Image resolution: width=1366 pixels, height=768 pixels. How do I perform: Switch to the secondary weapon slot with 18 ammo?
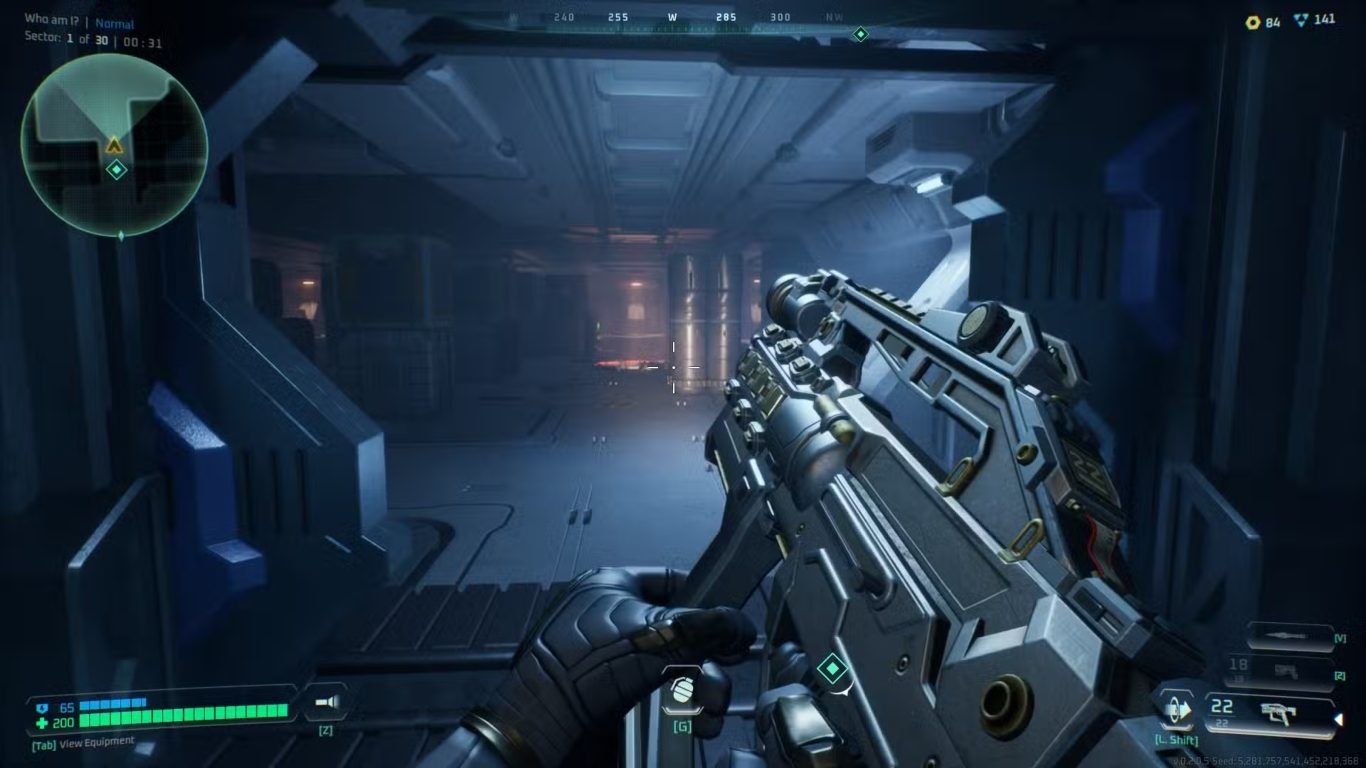point(1290,670)
